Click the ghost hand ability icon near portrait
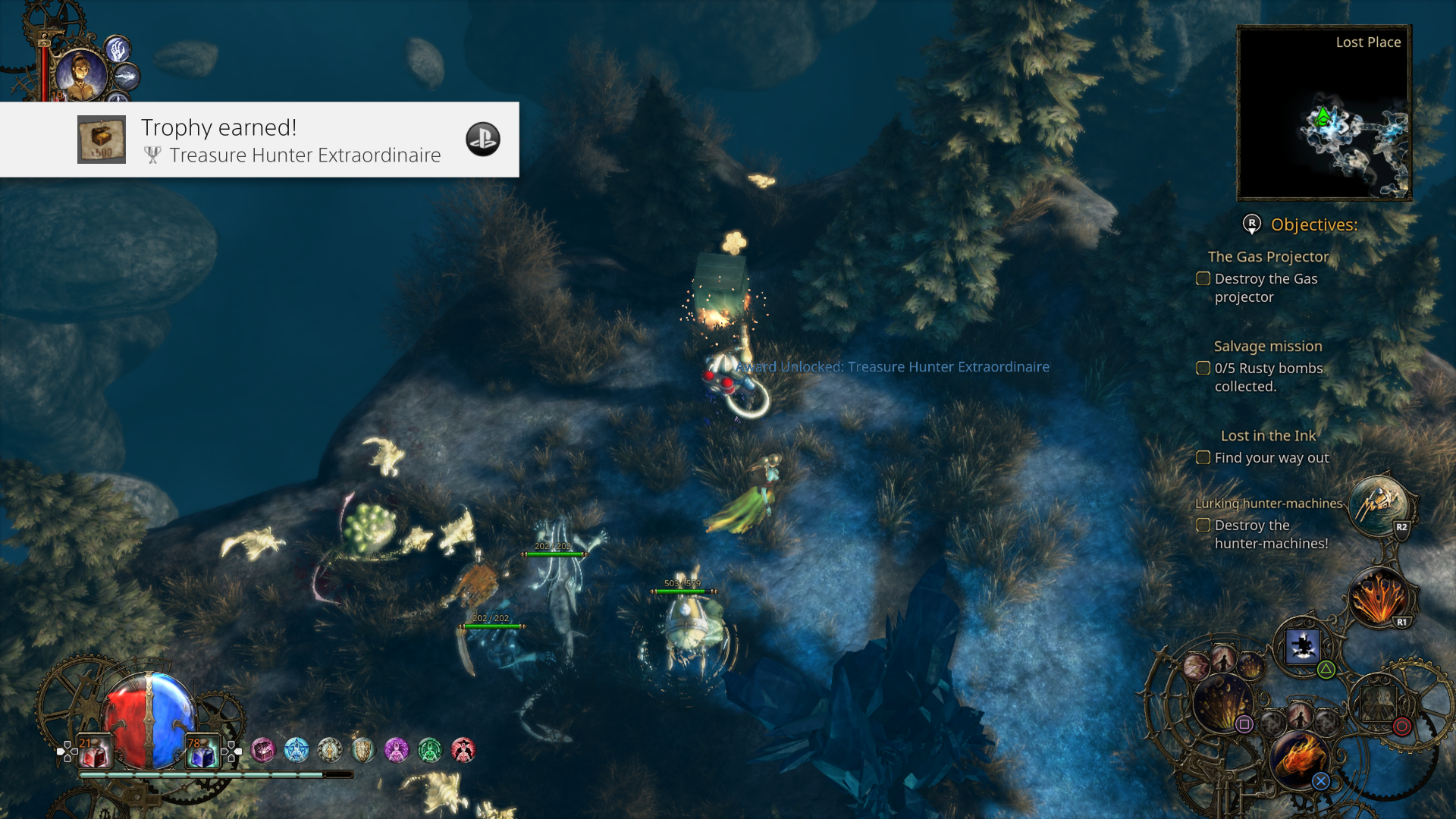 (x=118, y=50)
